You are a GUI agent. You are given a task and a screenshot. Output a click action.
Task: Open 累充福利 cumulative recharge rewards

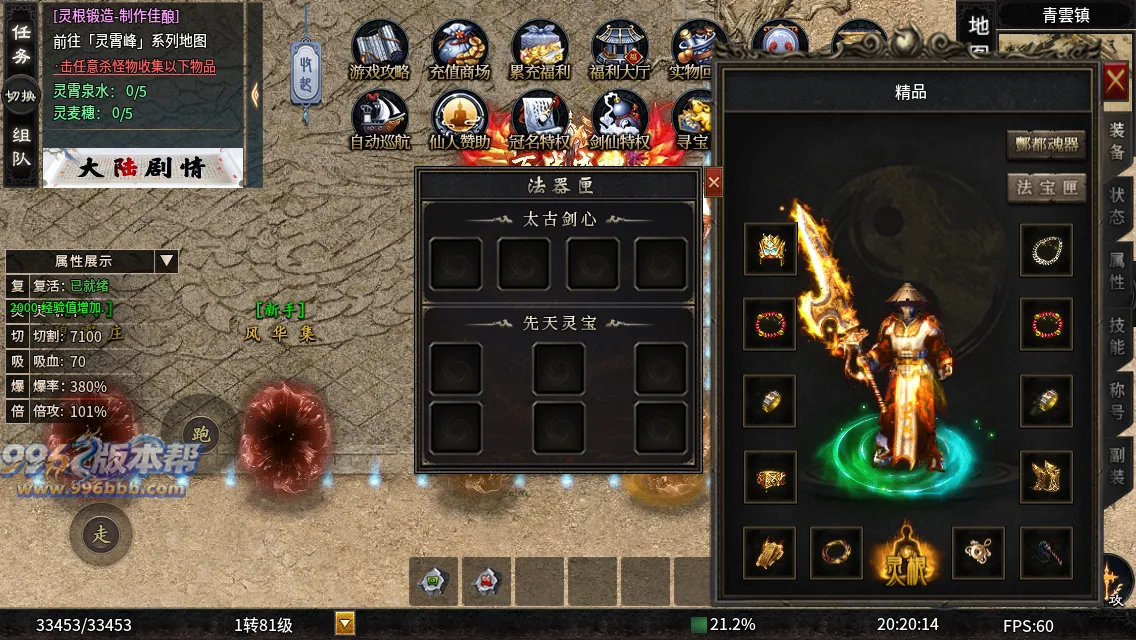tap(540, 49)
